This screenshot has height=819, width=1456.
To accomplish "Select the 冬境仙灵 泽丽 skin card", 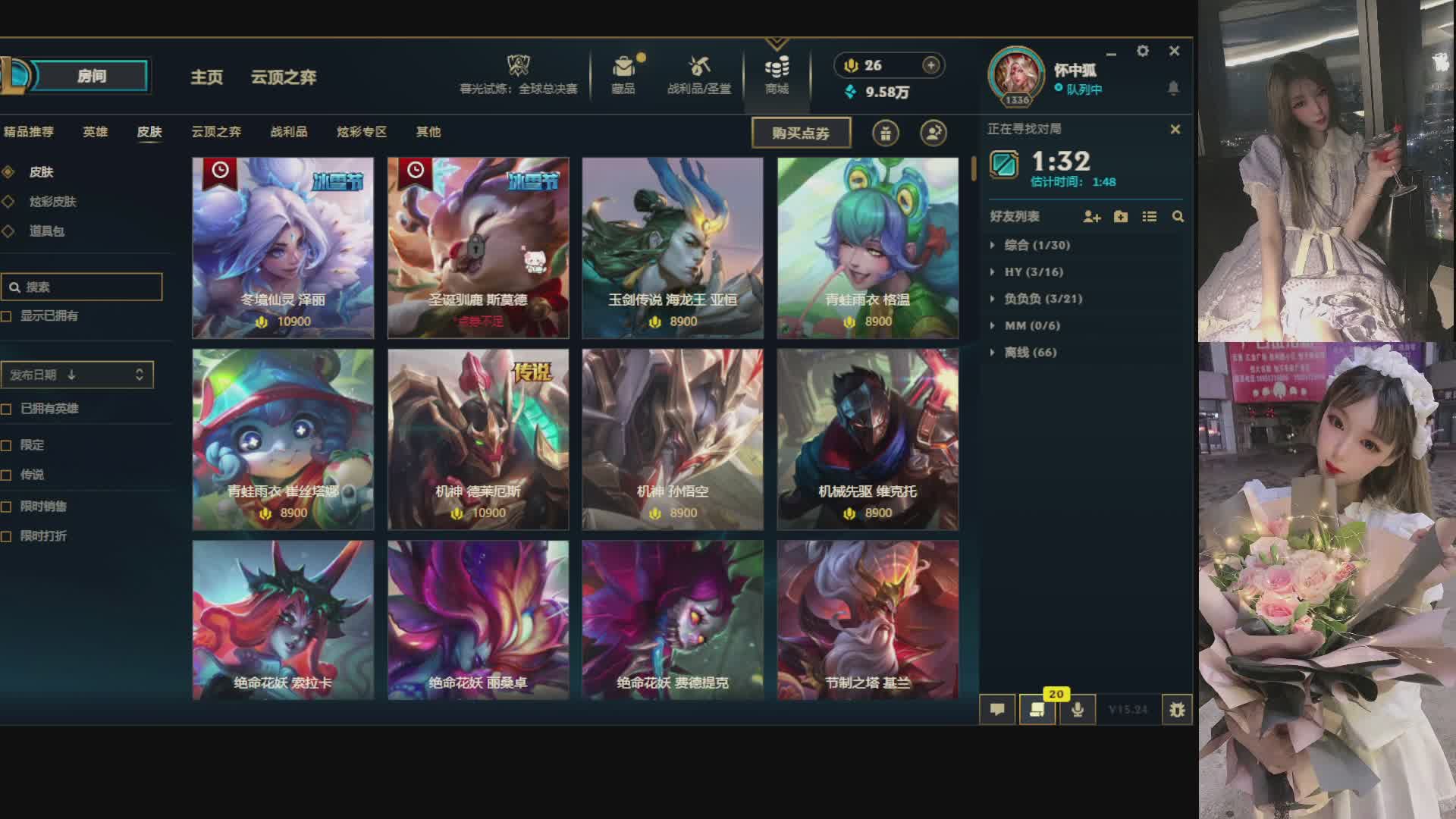I will pyautogui.click(x=283, y=247).
